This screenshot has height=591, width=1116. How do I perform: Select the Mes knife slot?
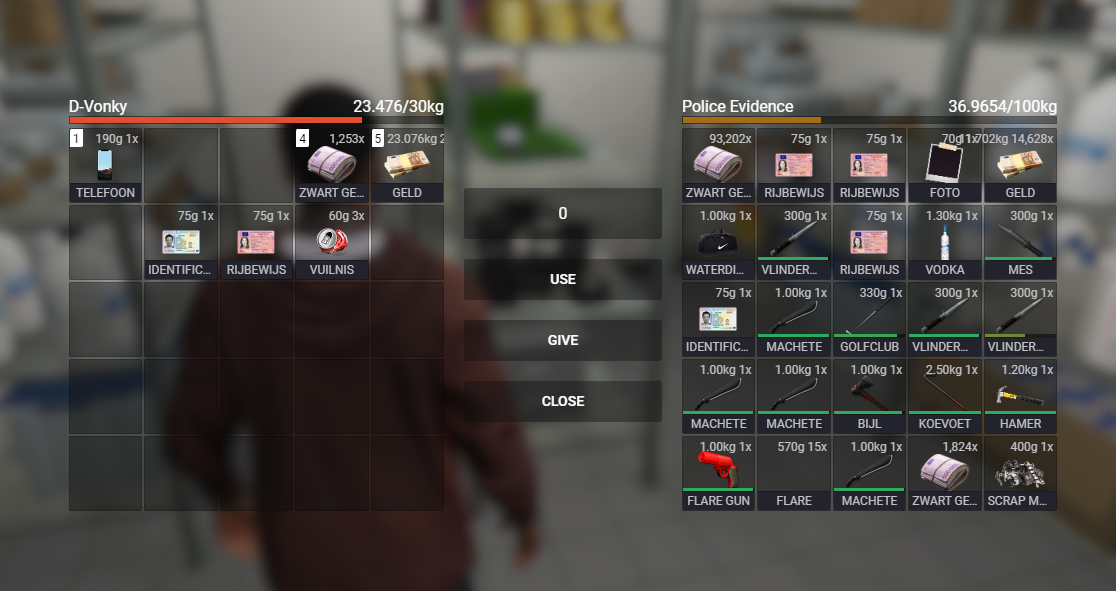point(1020,242)
